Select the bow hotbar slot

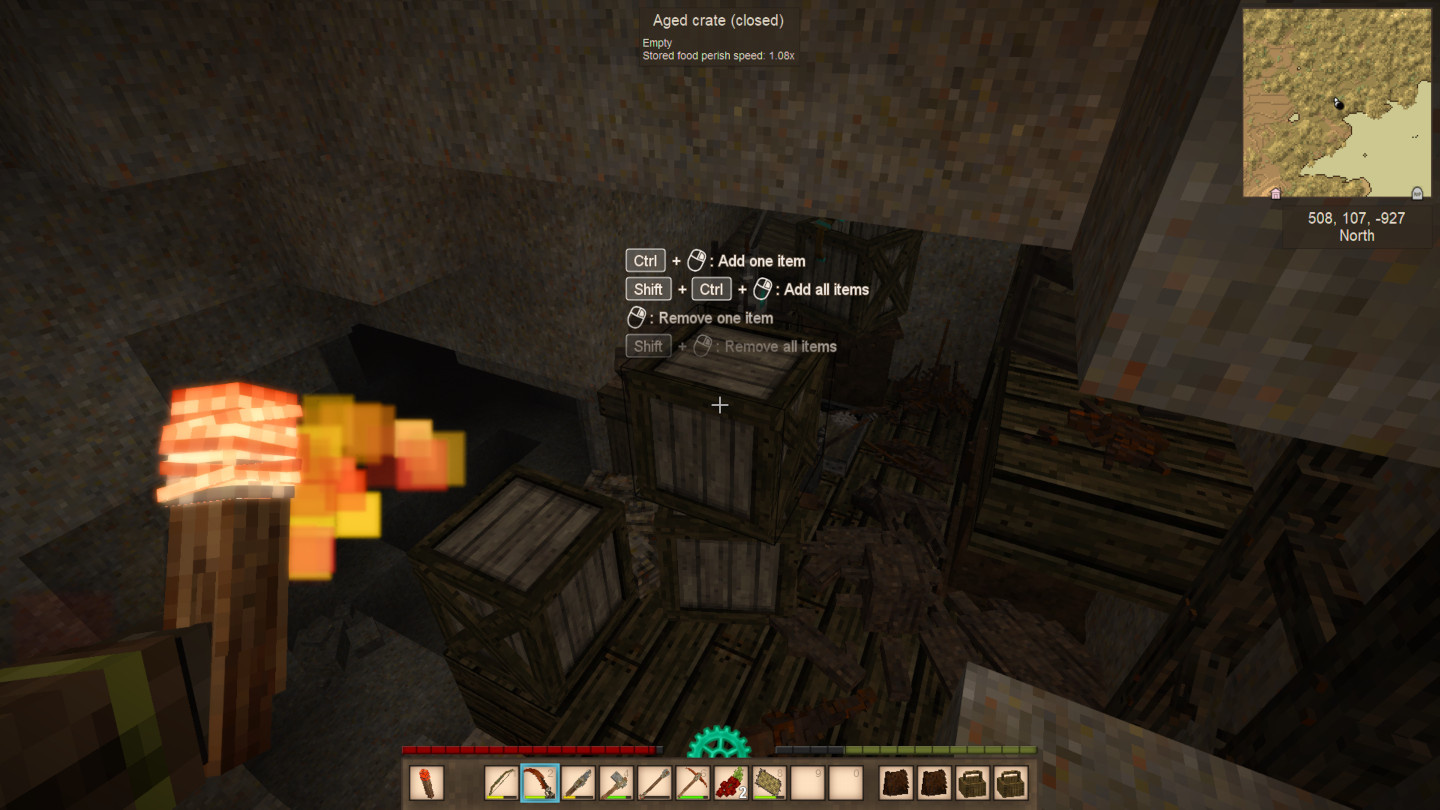(x=501, y=783)
